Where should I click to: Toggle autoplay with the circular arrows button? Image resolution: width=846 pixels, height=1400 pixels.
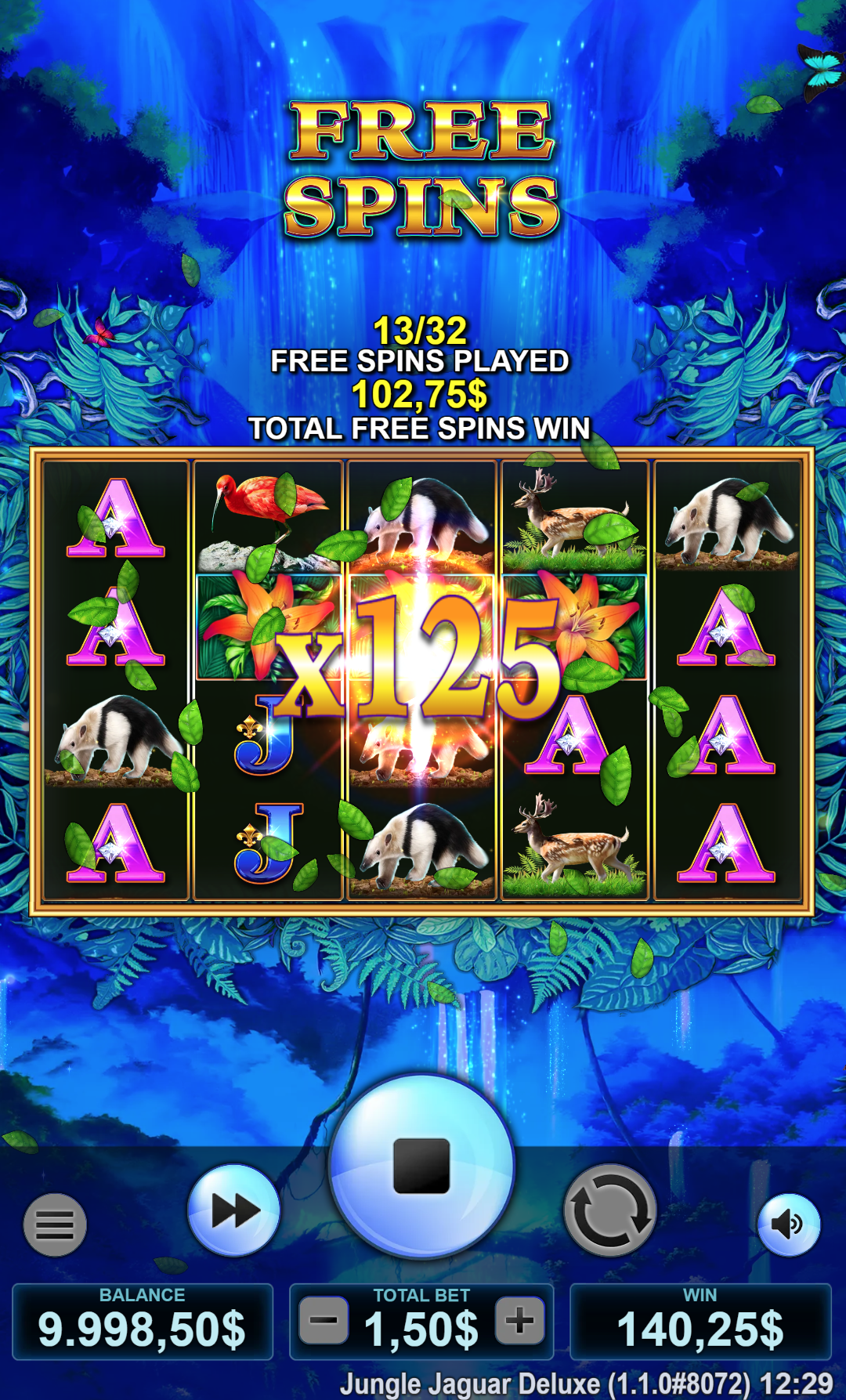coord(610,1211)
